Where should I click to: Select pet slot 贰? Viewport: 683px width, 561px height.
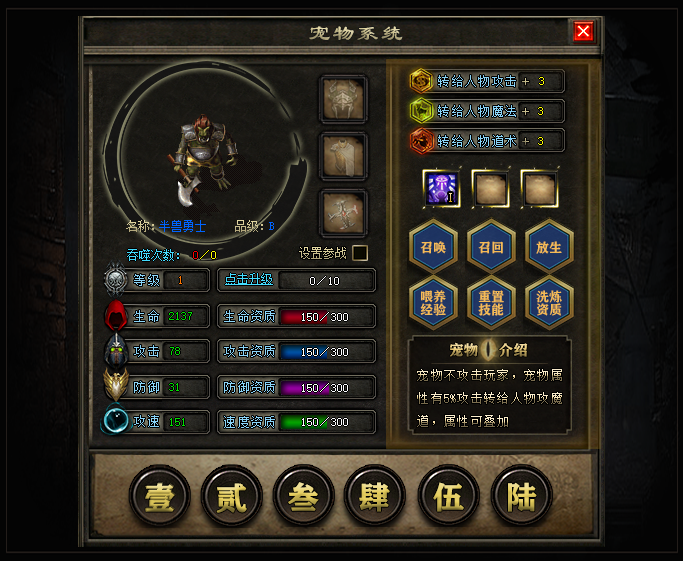click(x=232, y=496)
